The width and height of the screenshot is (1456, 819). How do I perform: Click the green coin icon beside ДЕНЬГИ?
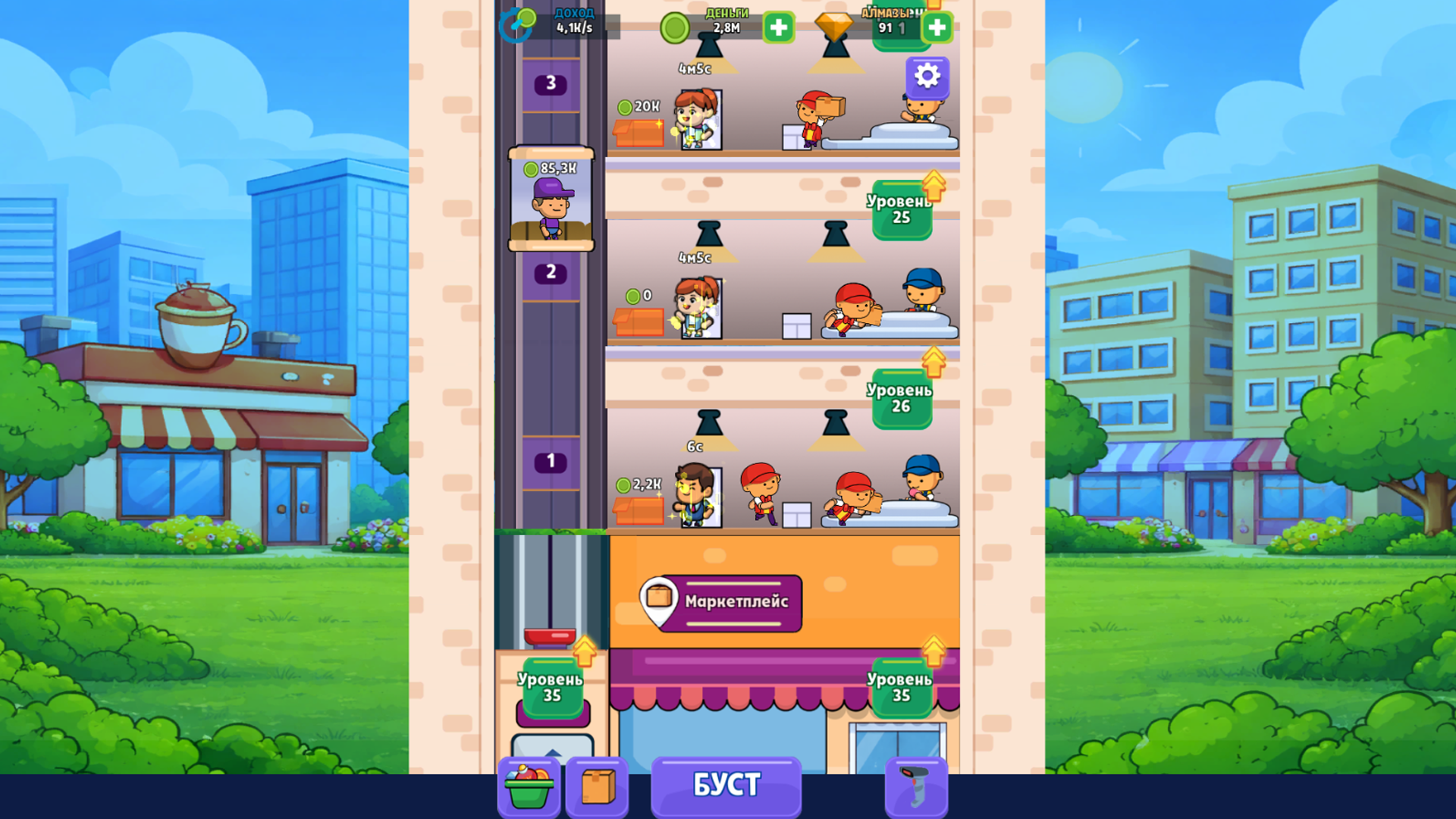click(x=676, y=29)
